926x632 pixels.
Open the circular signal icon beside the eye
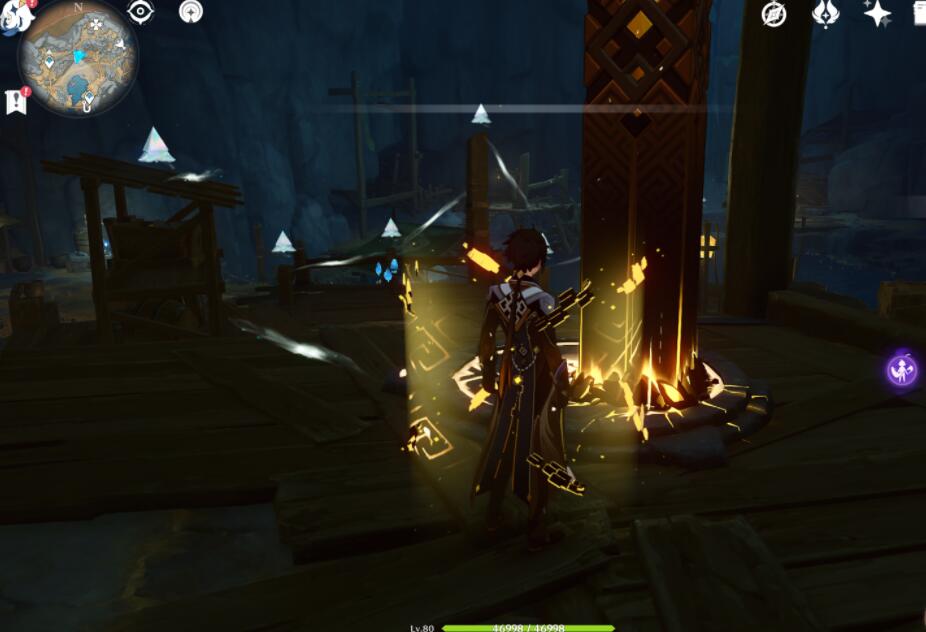pos(190,12)
